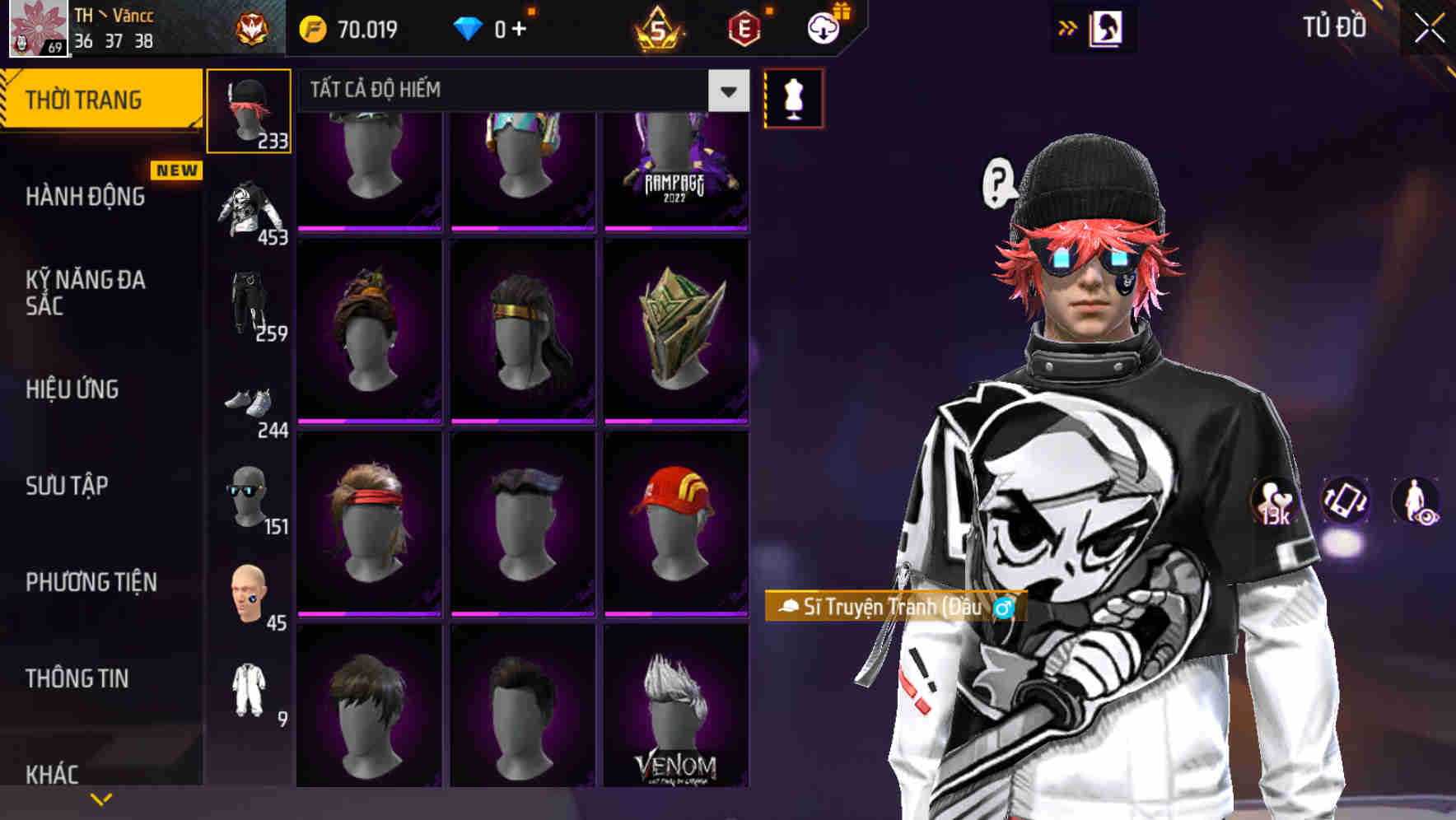Toggle the gift cloud download notification
Viewport: 1456px width, 820px height.
(822, 27)
